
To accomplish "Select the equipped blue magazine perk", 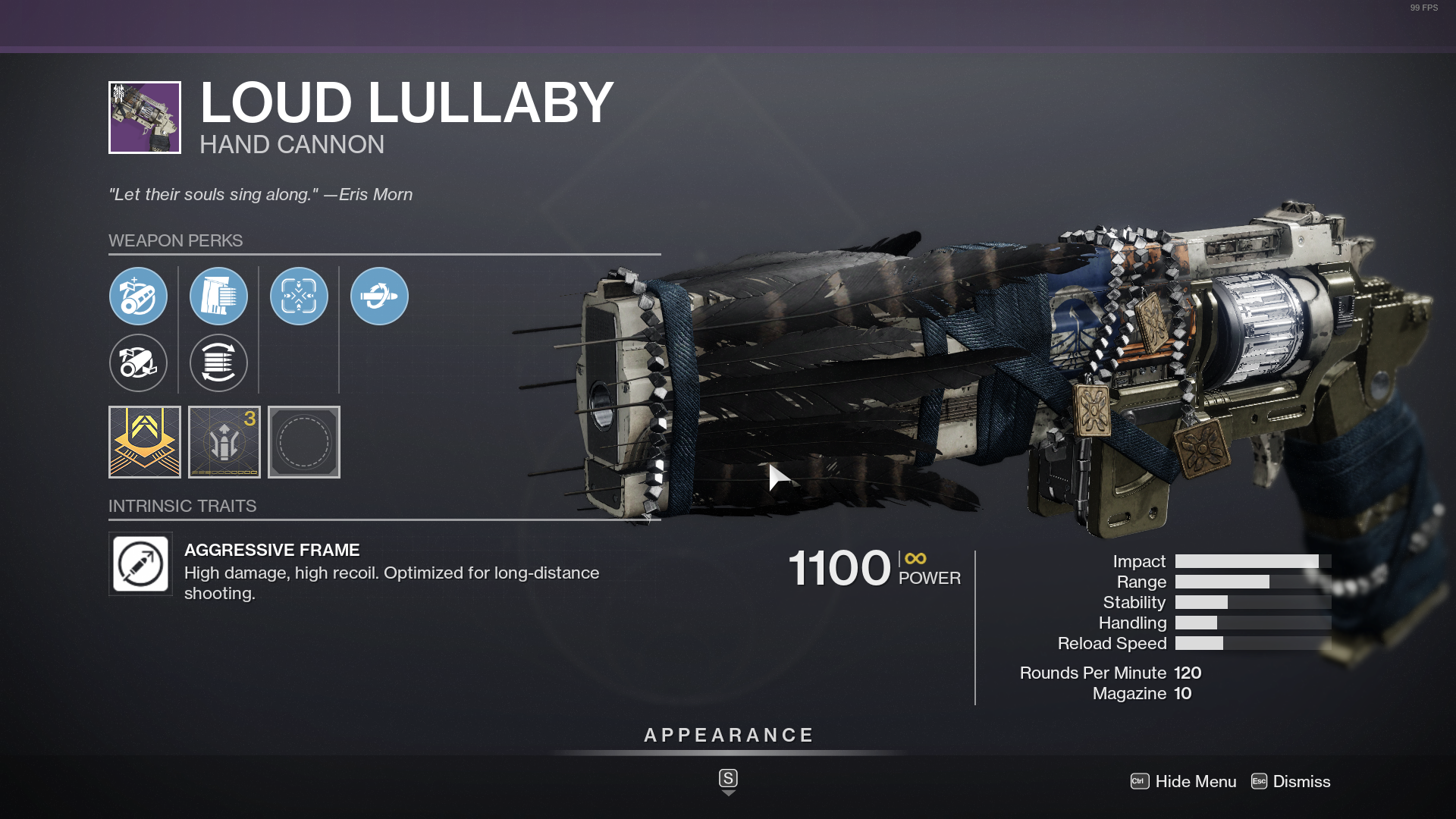I will pos(218,297).
